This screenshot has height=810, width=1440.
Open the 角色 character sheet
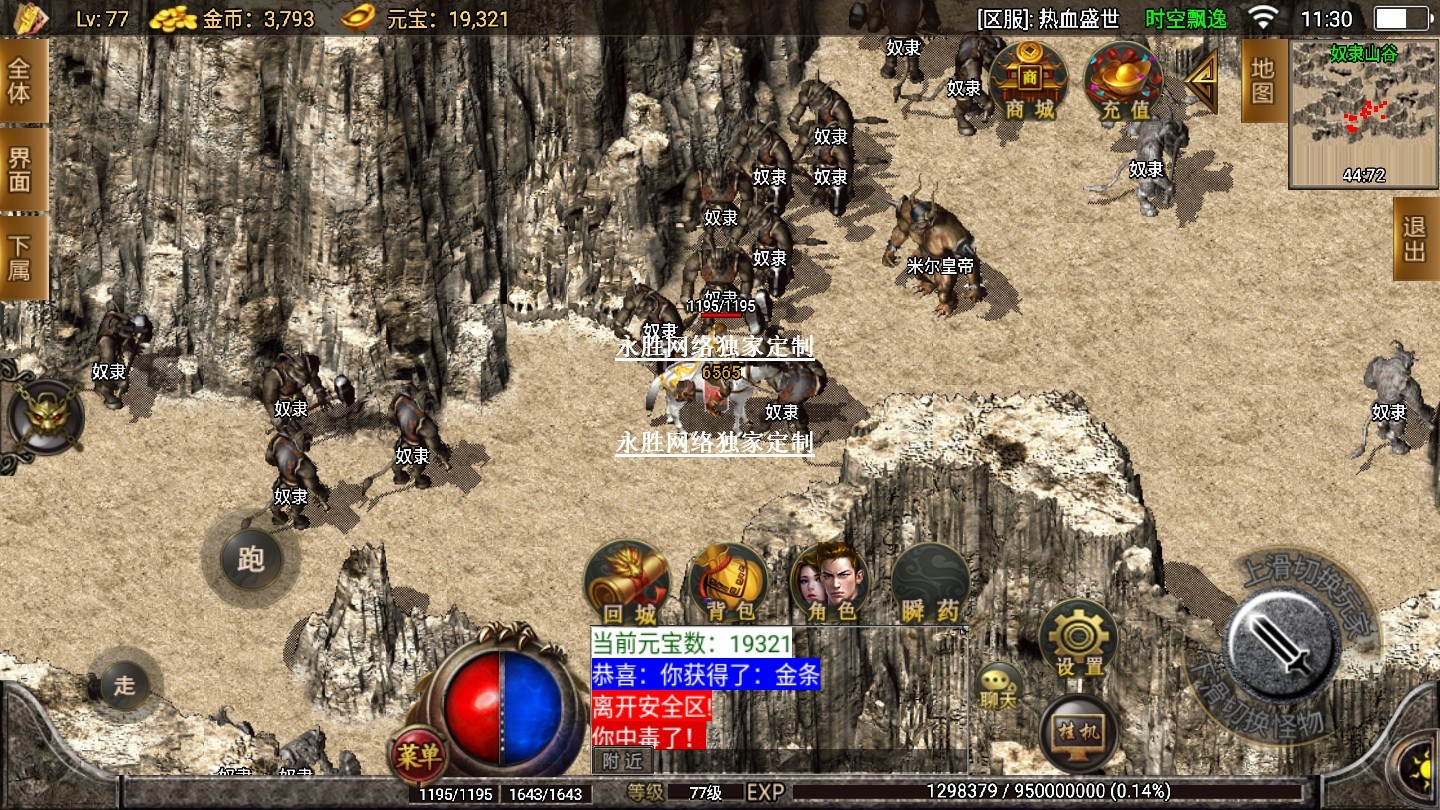(x=829, y=583)
